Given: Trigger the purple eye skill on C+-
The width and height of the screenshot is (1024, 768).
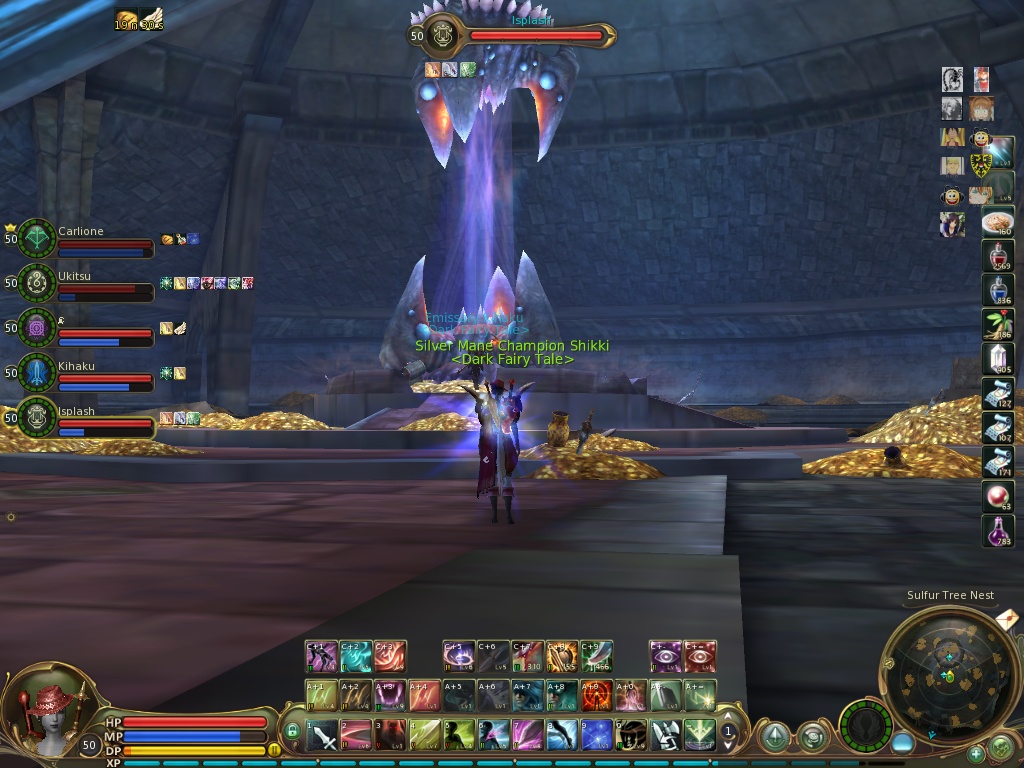Looking at the screenshot, I should tap(665, 657).
